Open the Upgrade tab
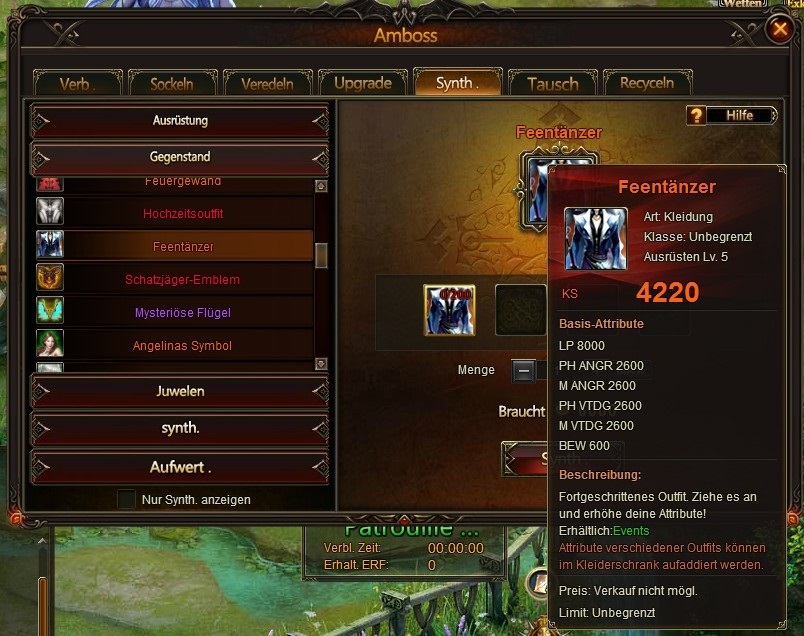This screenshot has height=636, width=804. (362, 83)
